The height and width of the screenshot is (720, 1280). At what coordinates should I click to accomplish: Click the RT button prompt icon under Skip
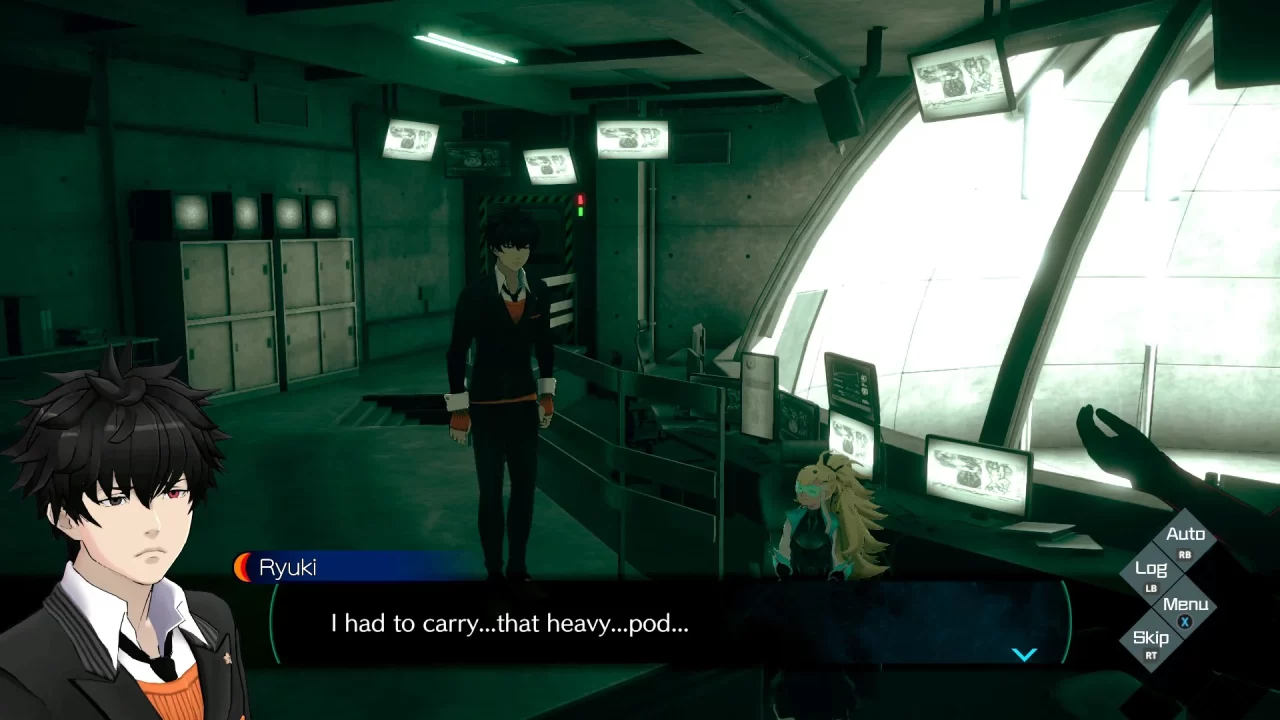[x=1152, y=654]
